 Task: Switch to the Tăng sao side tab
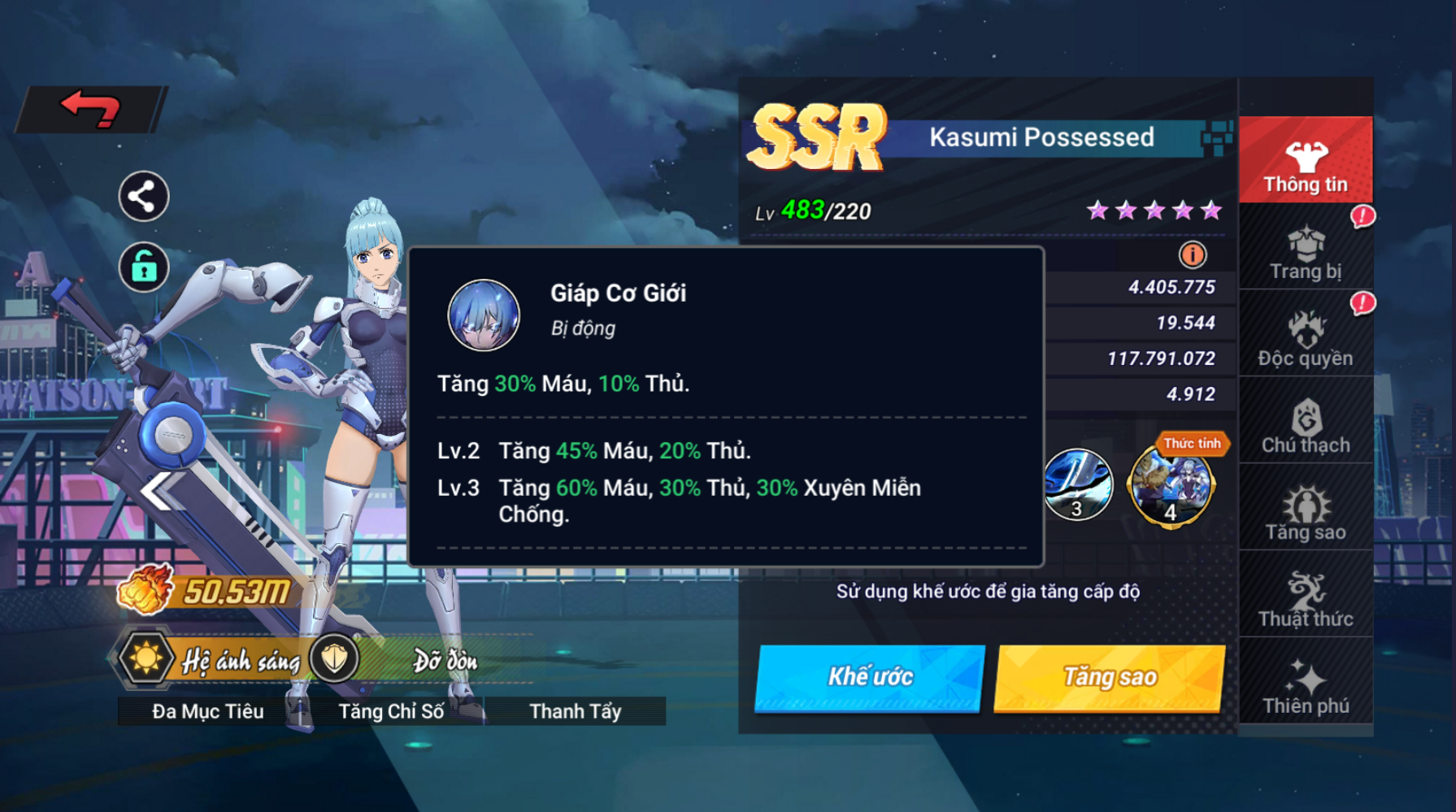(1305, 512)
